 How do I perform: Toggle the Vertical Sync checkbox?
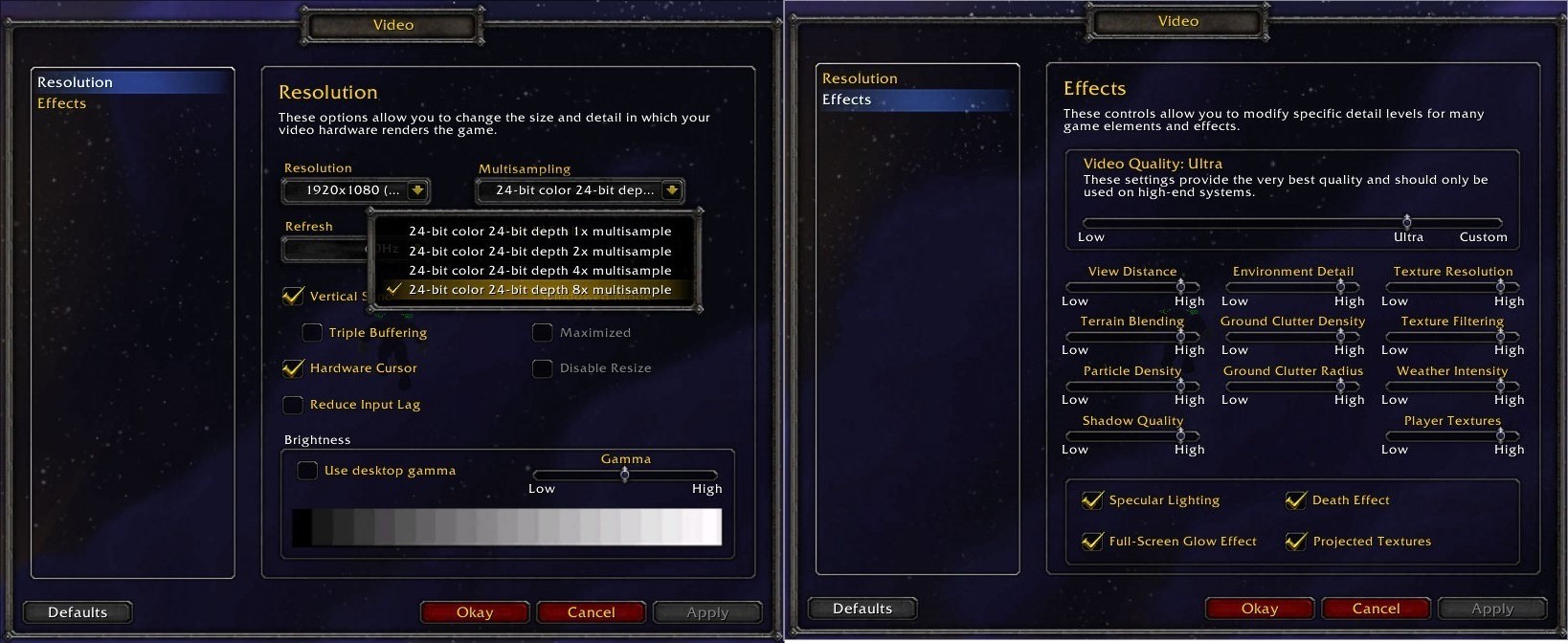(x=293, y=297)
